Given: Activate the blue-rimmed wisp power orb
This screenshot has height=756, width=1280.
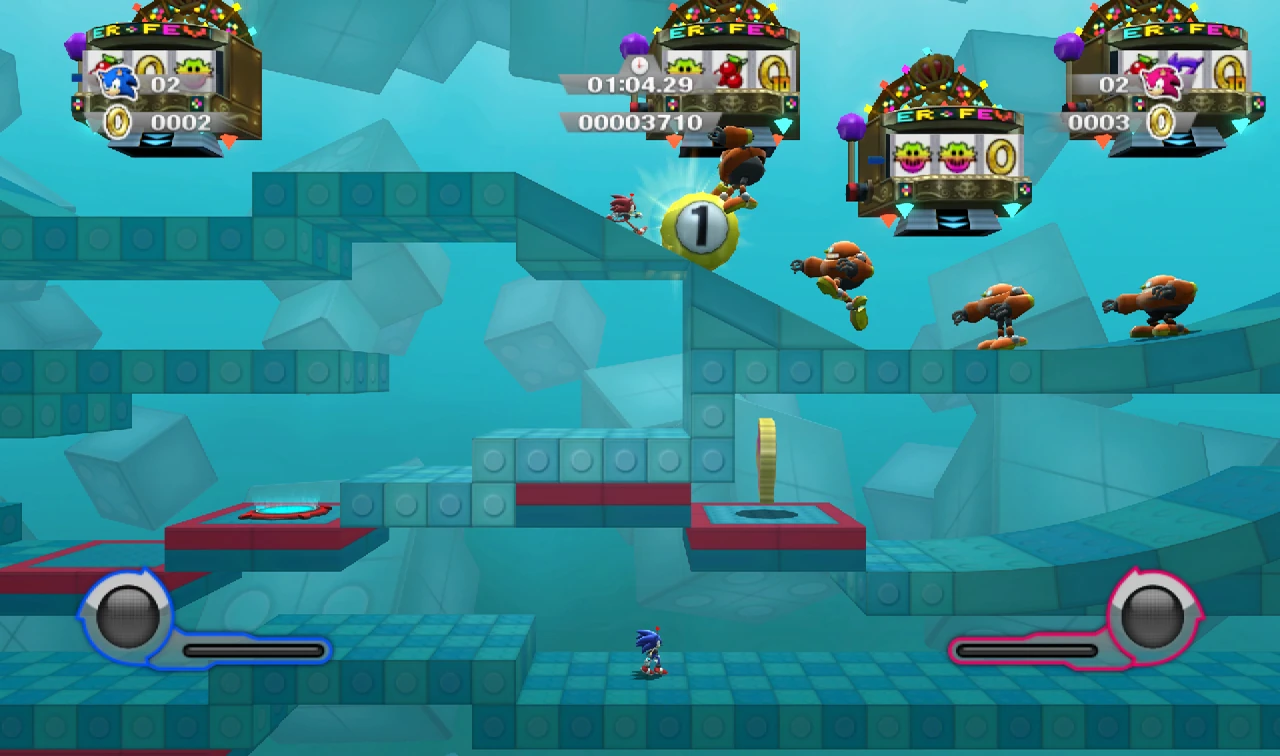Looking at the screenshot, I should coord(127,615).
